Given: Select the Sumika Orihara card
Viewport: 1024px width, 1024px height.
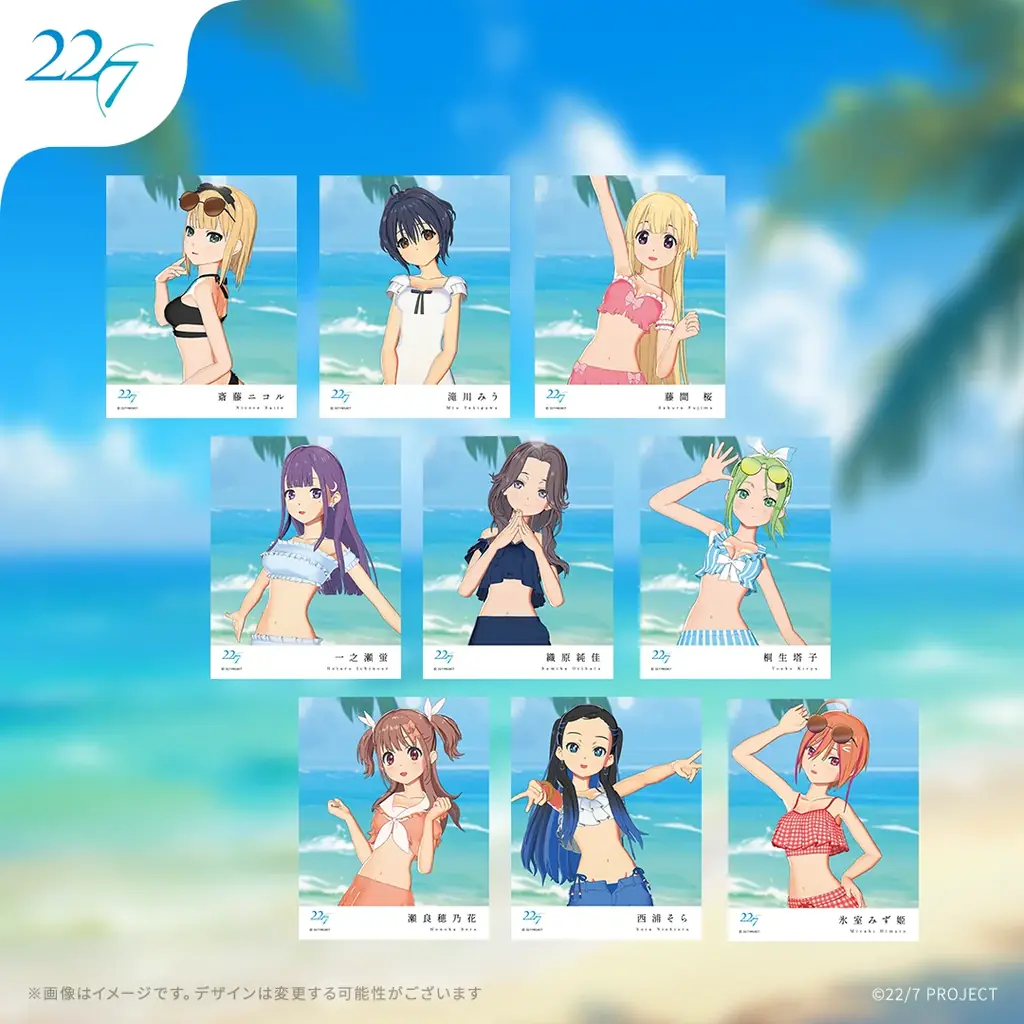Looking at the screenshot, I should (x=518, y=557).
